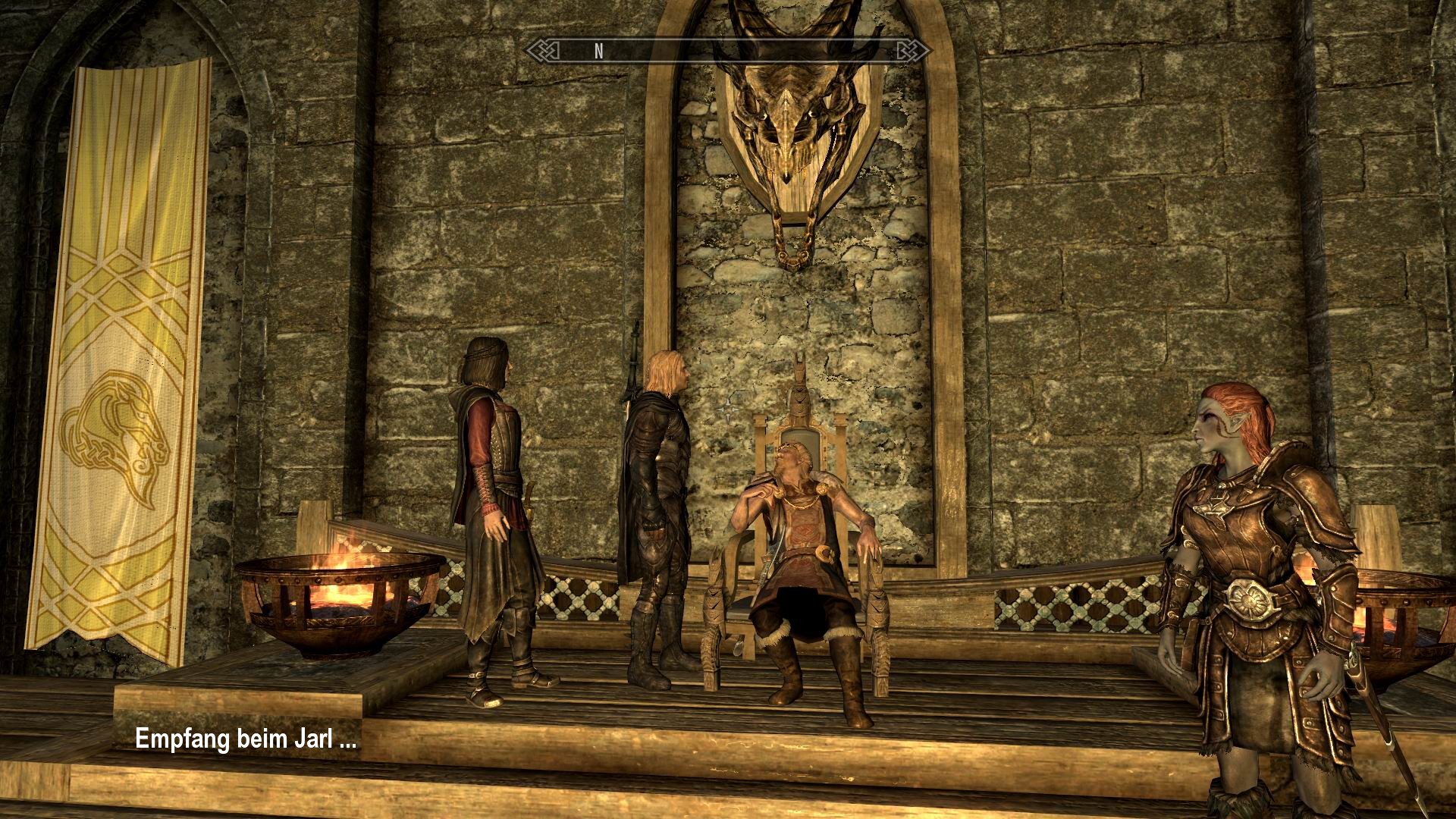Click the N compass marker on the HUD

[x=598, y=51]
